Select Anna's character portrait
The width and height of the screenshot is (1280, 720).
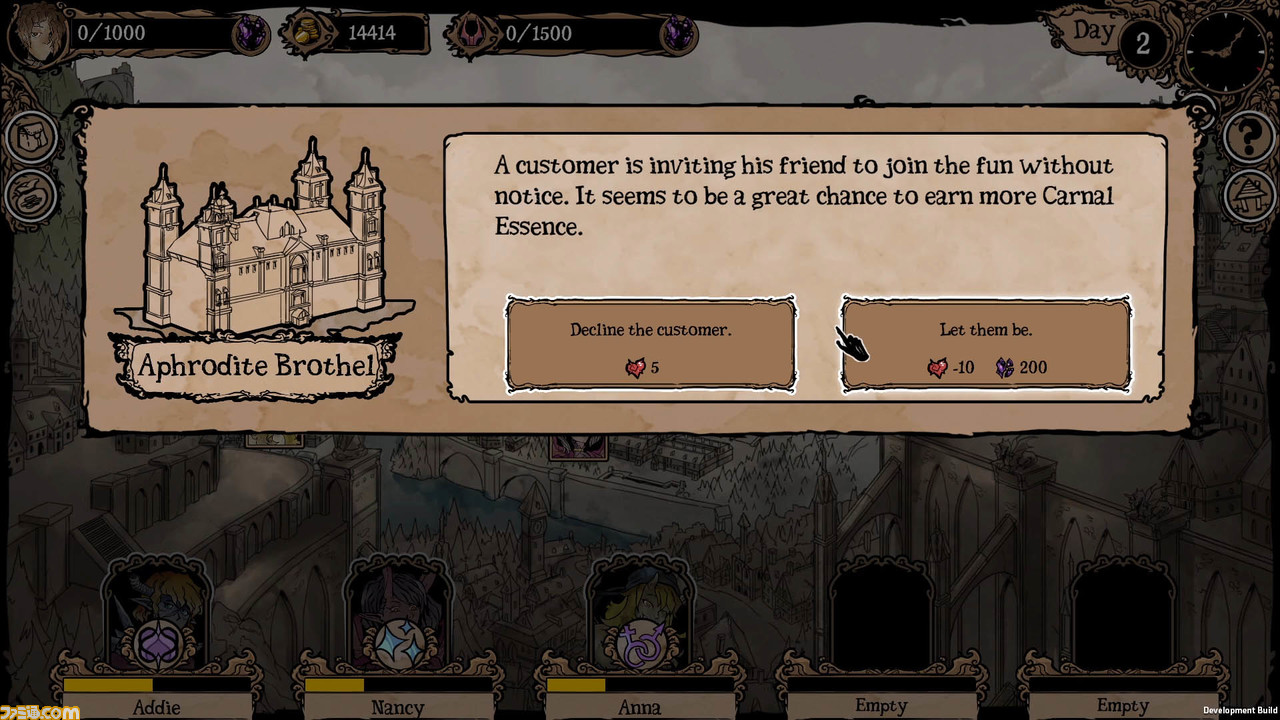[x=640, y=615]
